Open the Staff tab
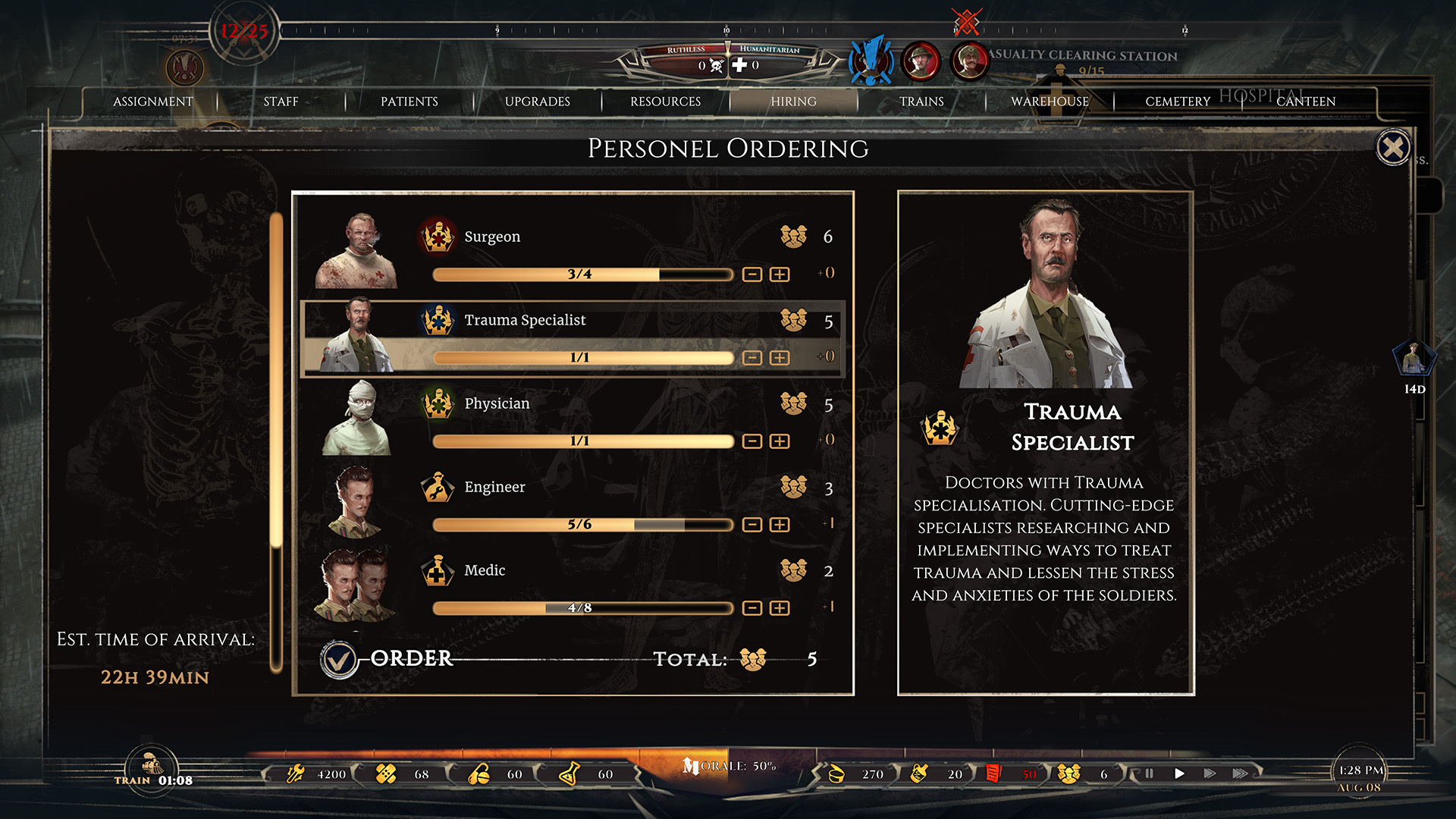The width and height of the screenshot is (1456, 819). pos(281,102)
